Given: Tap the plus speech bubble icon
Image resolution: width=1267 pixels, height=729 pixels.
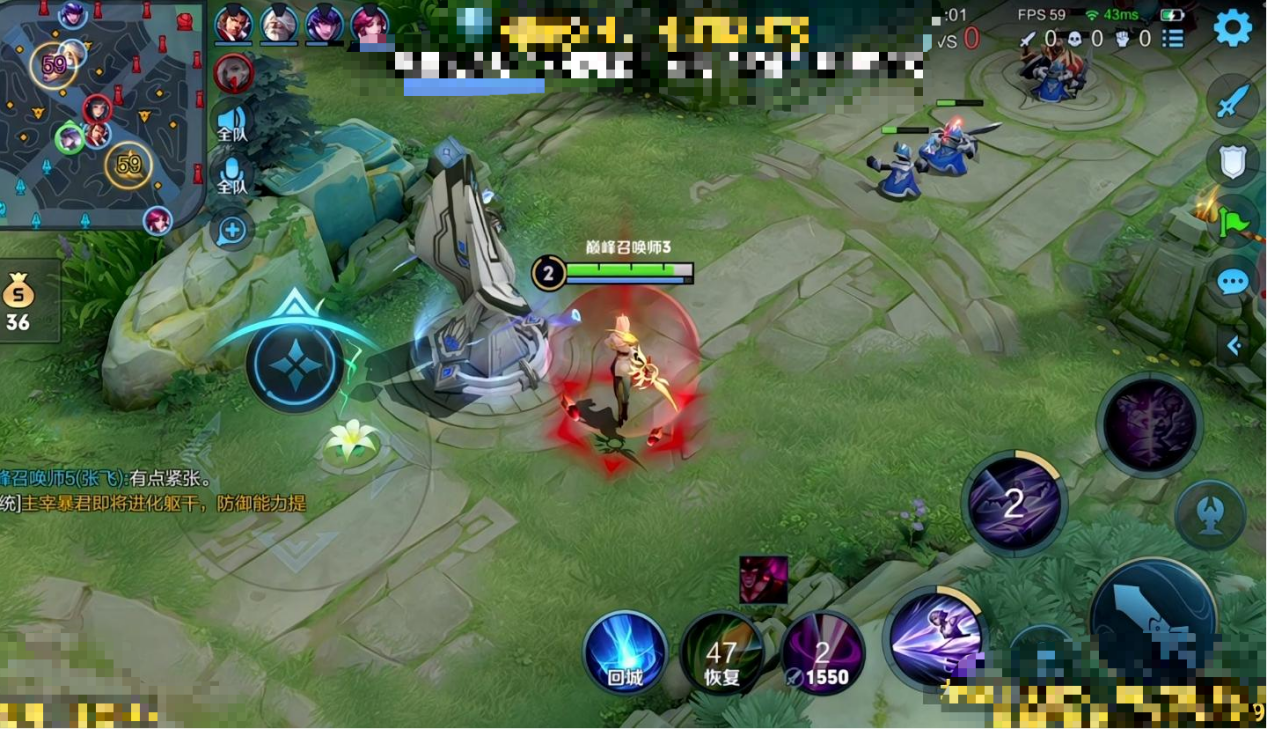Looking at the screenshot, I should click(232, 231).
